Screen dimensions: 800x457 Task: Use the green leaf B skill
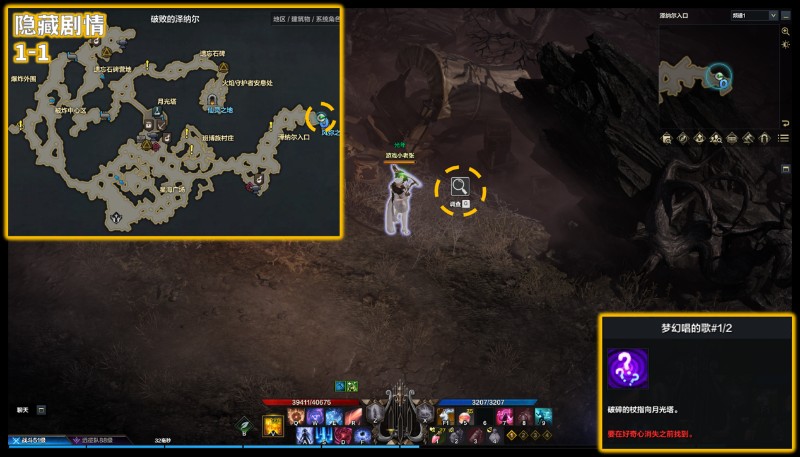tap(244, 426)
